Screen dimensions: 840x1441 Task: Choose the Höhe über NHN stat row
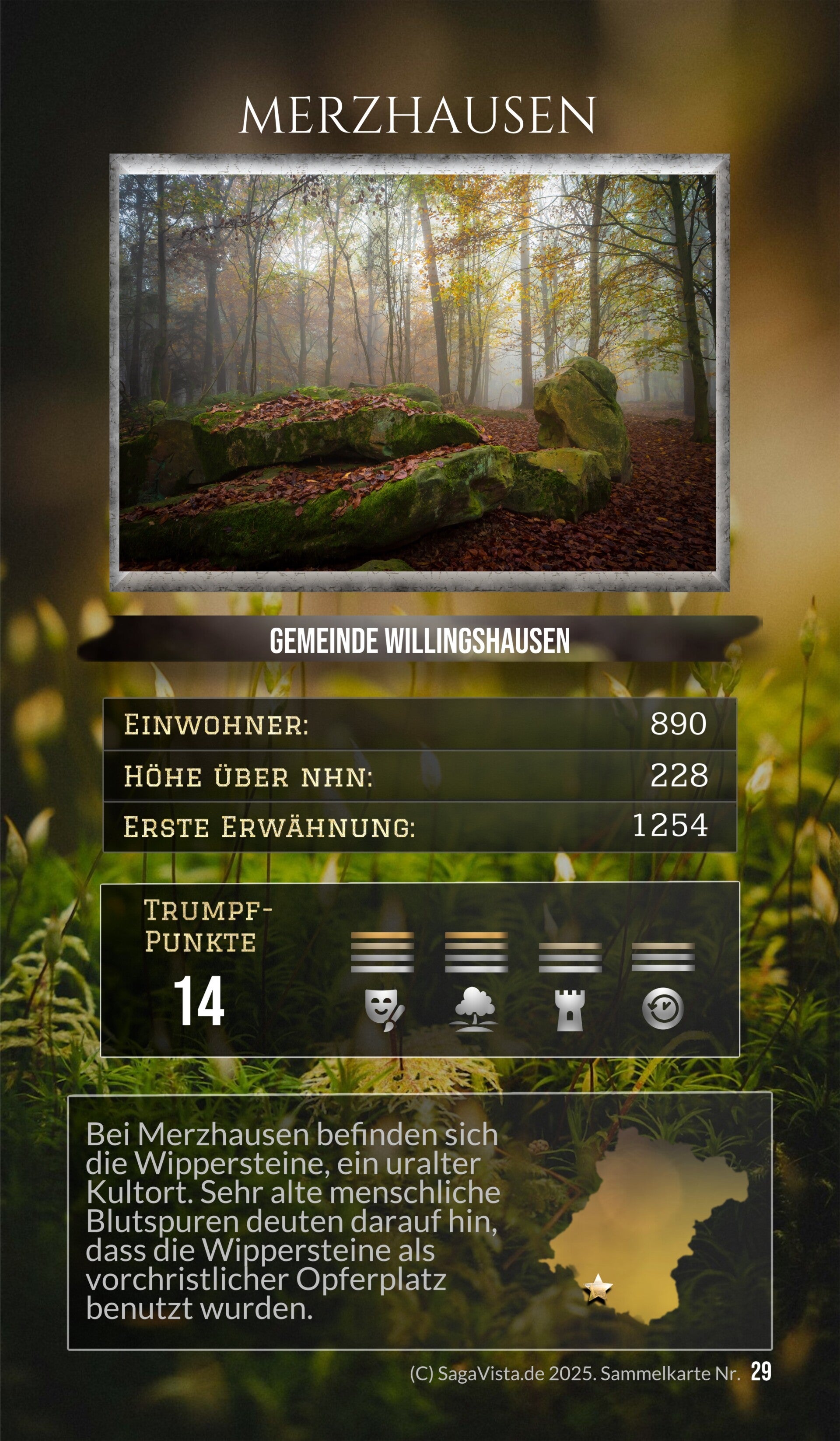coord(419,776)
